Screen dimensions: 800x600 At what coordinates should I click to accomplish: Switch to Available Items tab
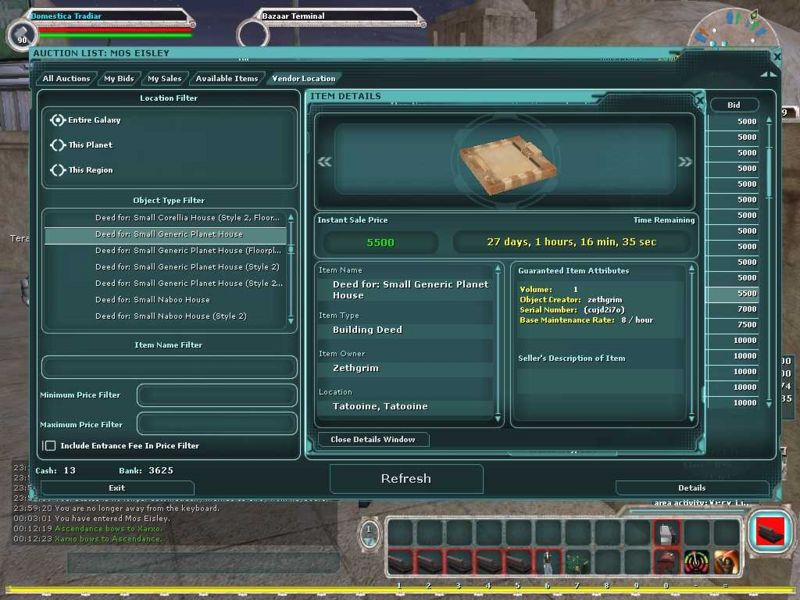(227, 78)
